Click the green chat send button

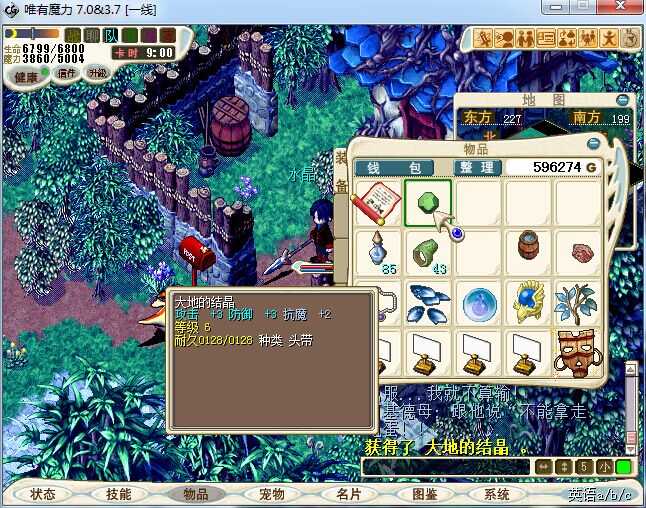tap(623, 467)
